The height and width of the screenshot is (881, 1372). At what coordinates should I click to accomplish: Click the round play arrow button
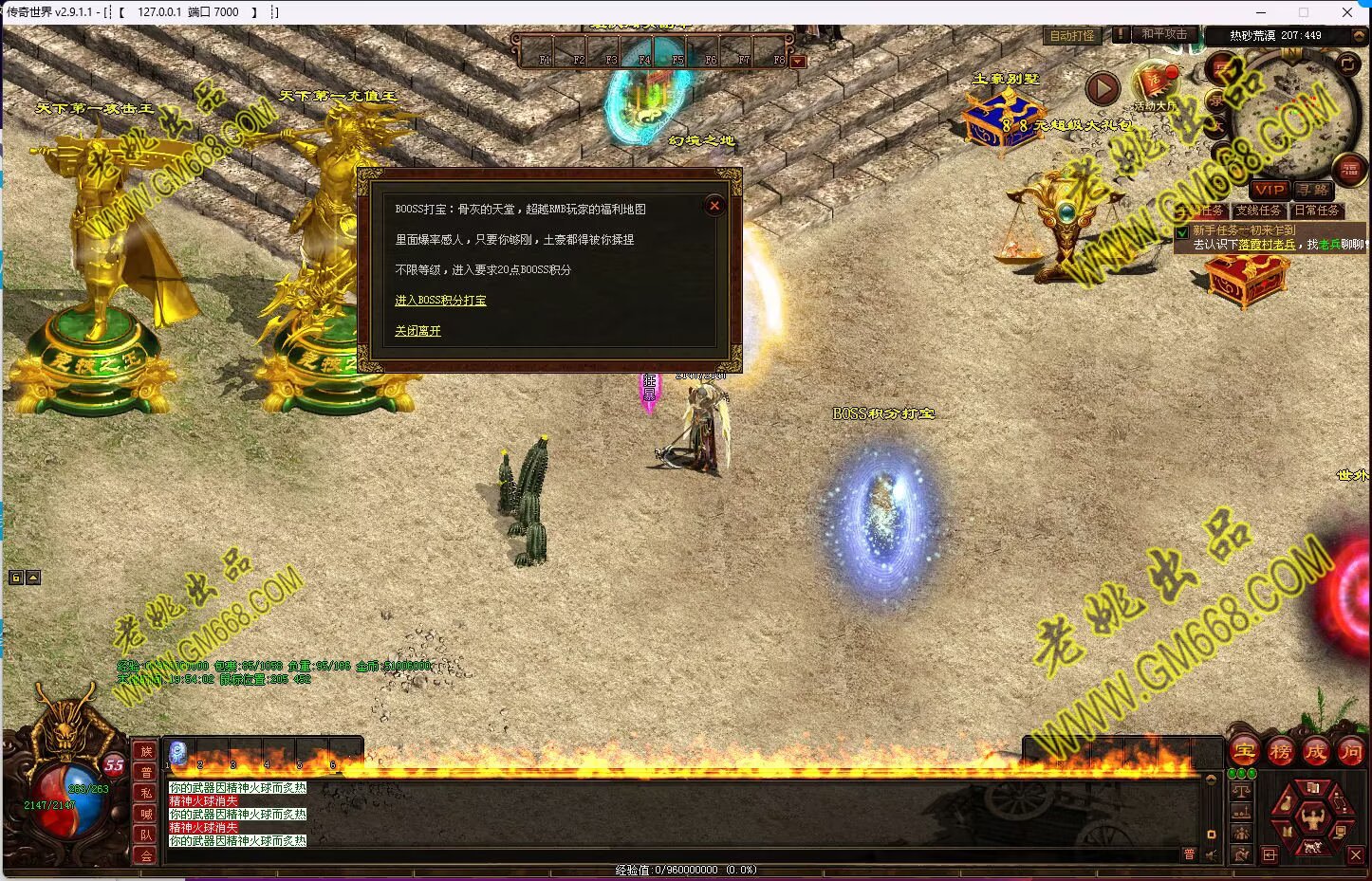[1102, 88]
